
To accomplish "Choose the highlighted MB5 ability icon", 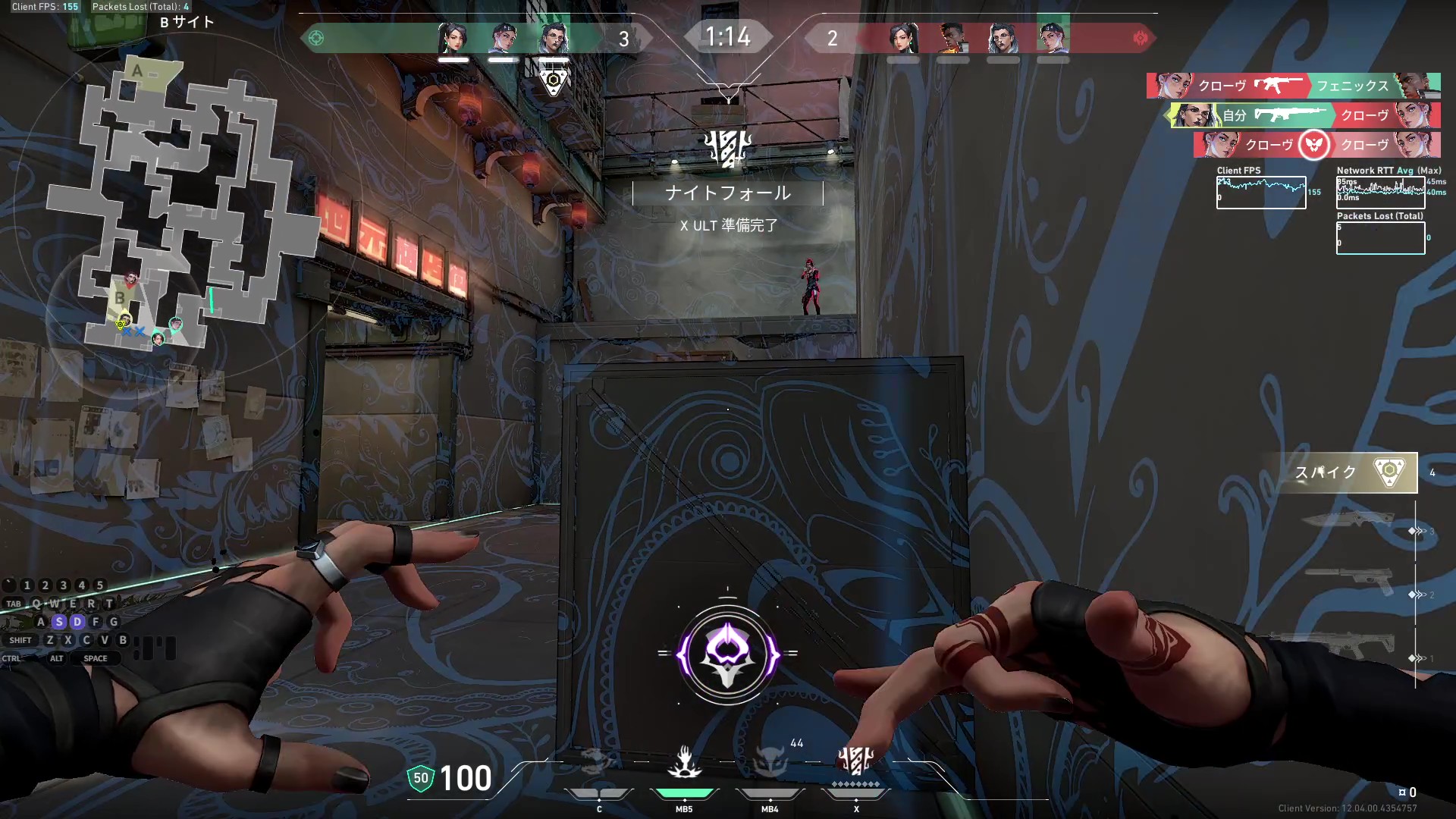I will pos(684,761).
